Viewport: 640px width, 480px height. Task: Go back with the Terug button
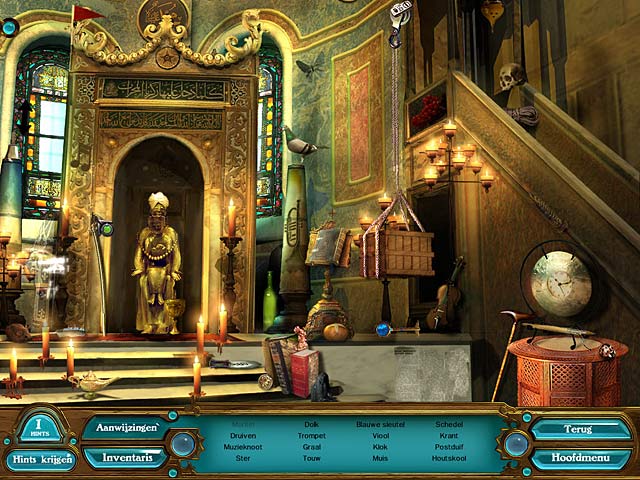click(580, 429)
